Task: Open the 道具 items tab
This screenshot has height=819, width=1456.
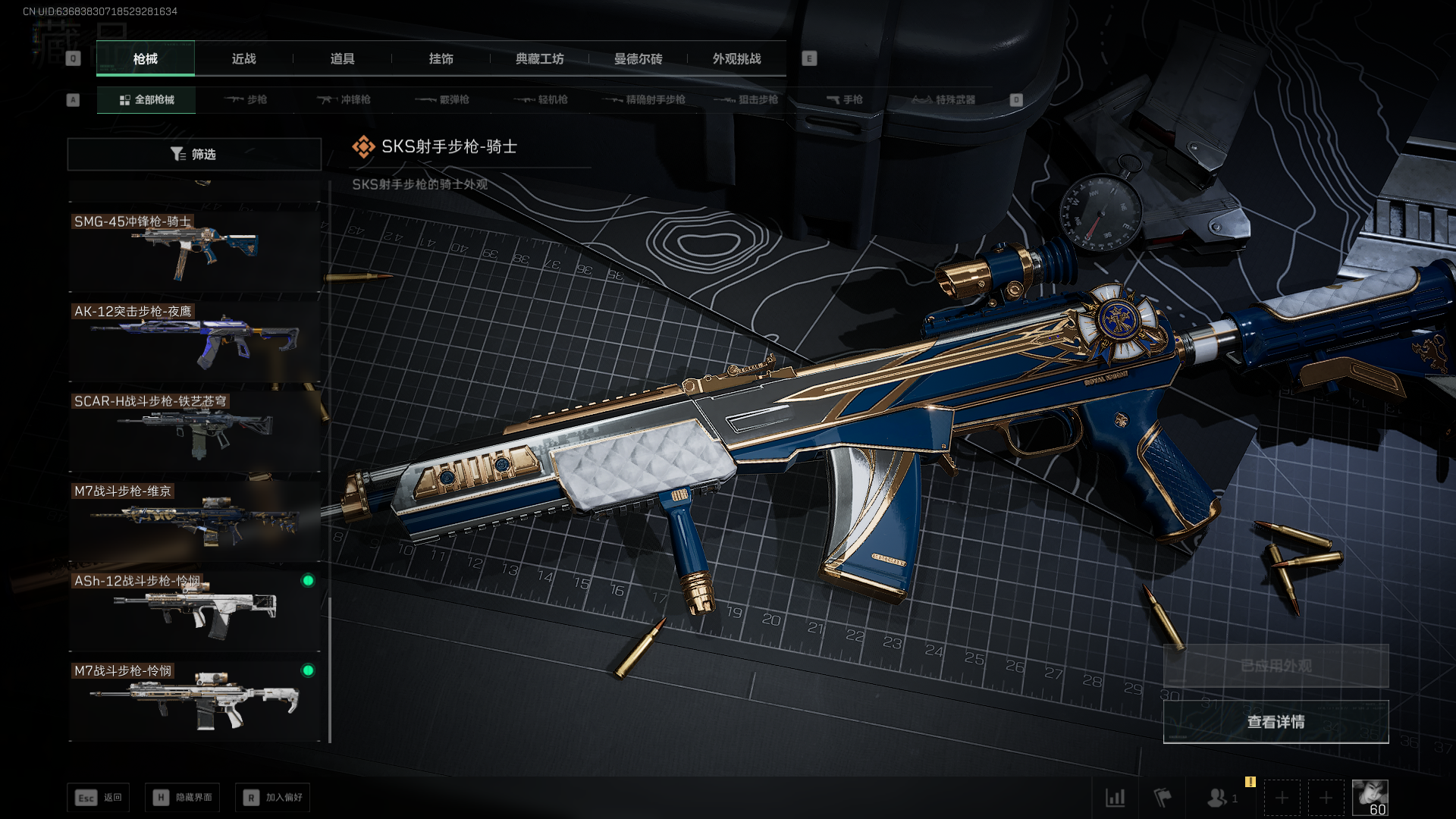Action: 342,58
